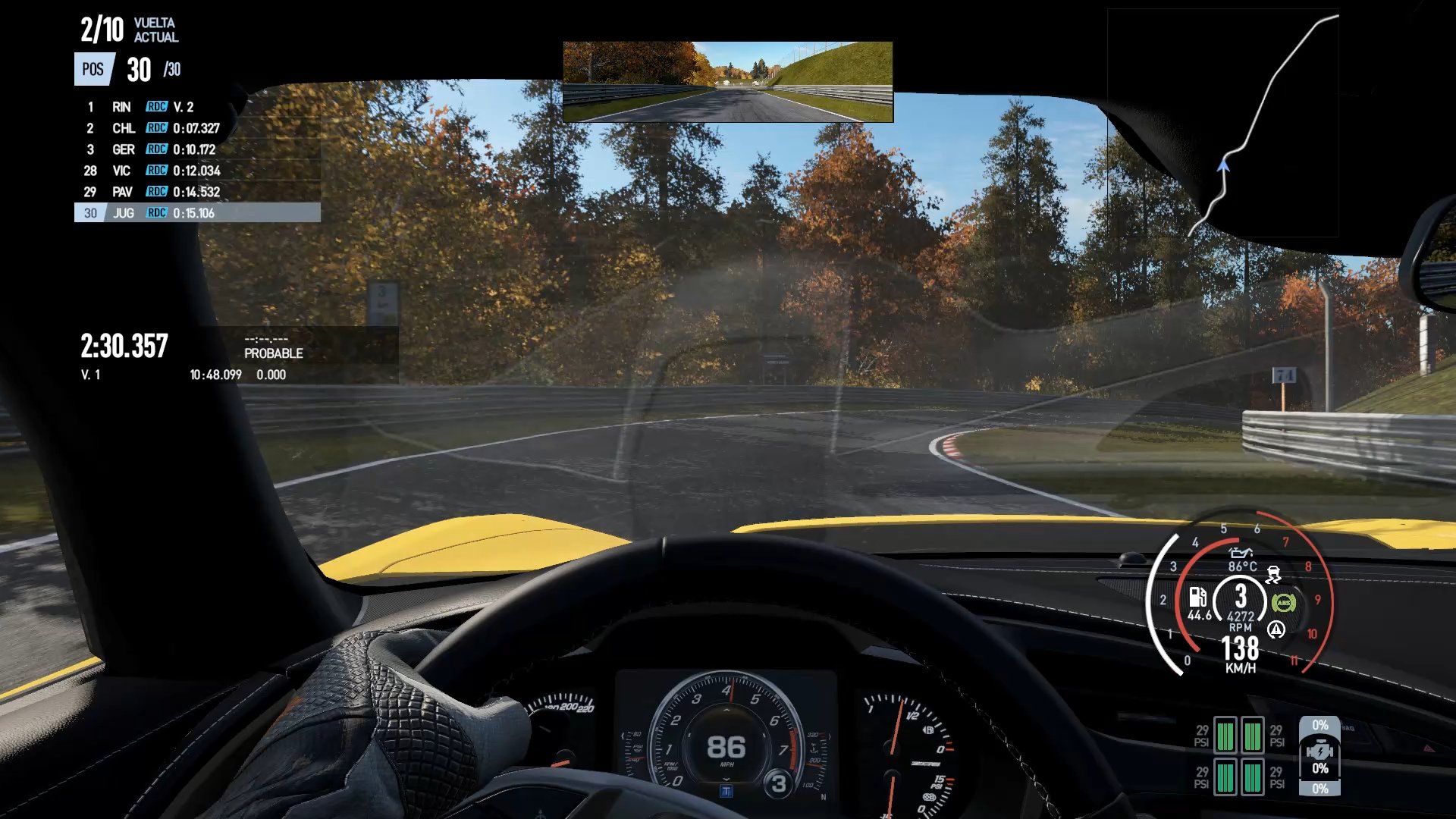Click the current lap time 2:30.357

coord(124,347)
